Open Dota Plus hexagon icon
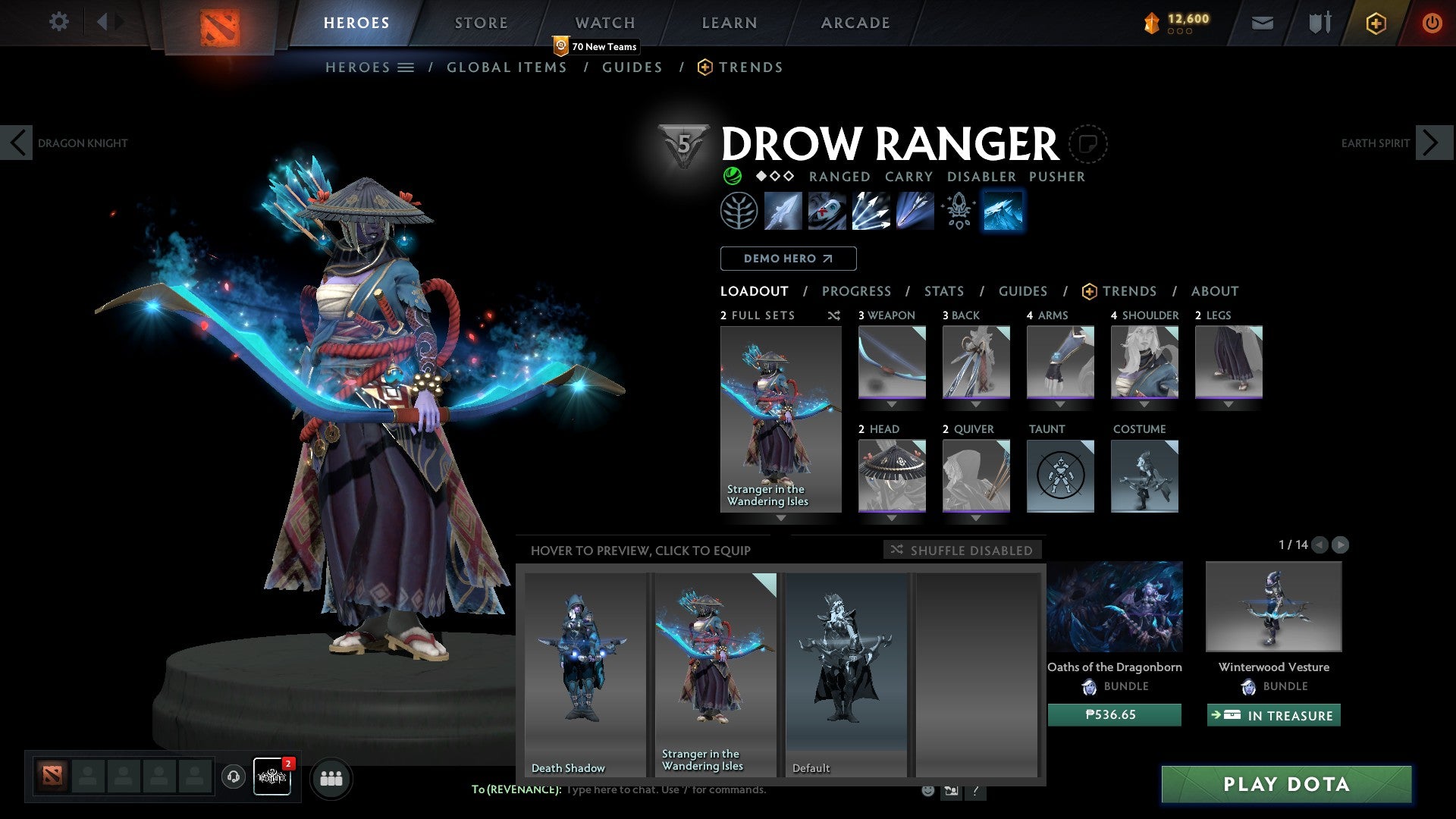1456x819 pixels. click(1376, 23)
